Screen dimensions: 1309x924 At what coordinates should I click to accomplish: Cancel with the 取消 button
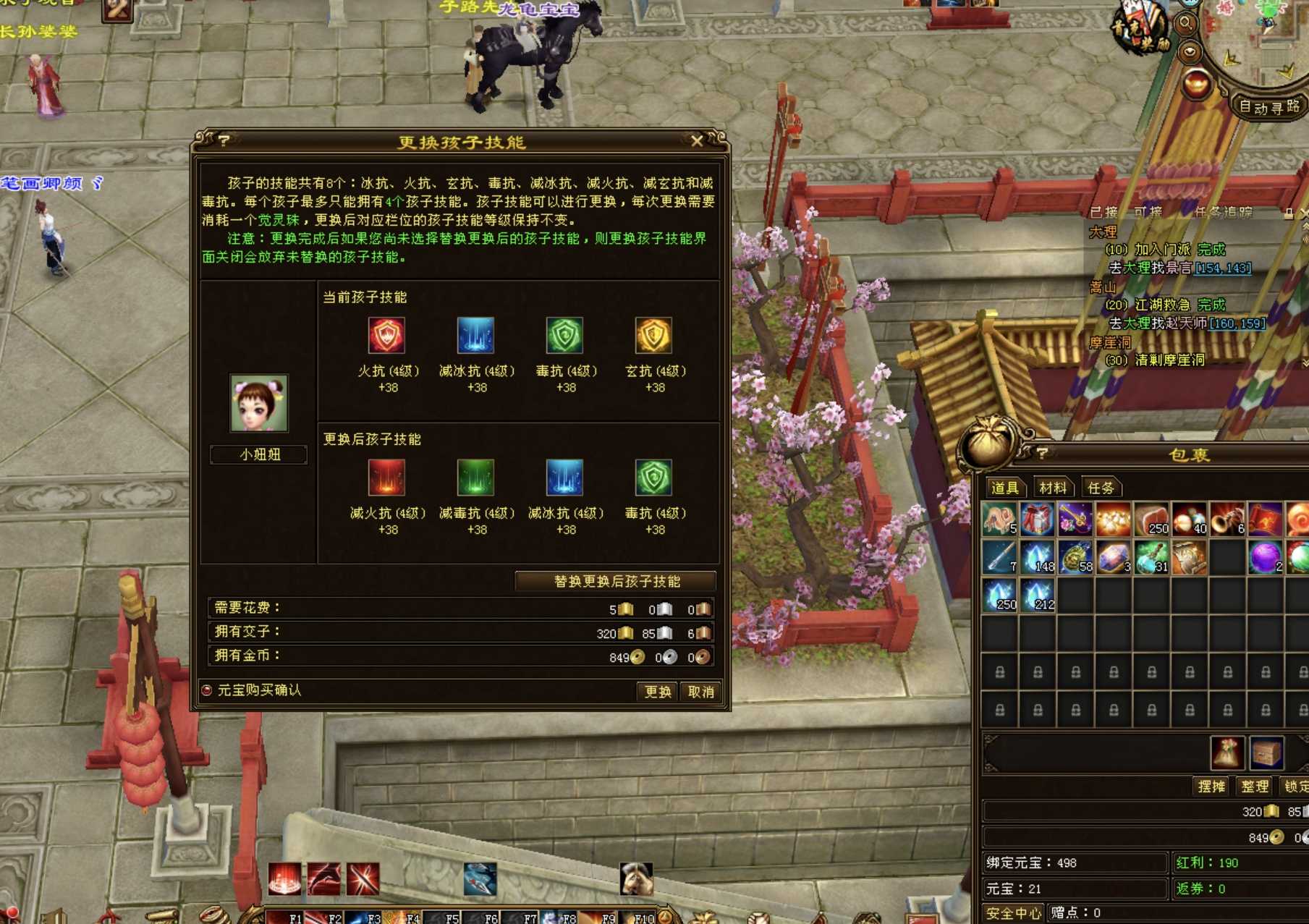pos(700,692)
